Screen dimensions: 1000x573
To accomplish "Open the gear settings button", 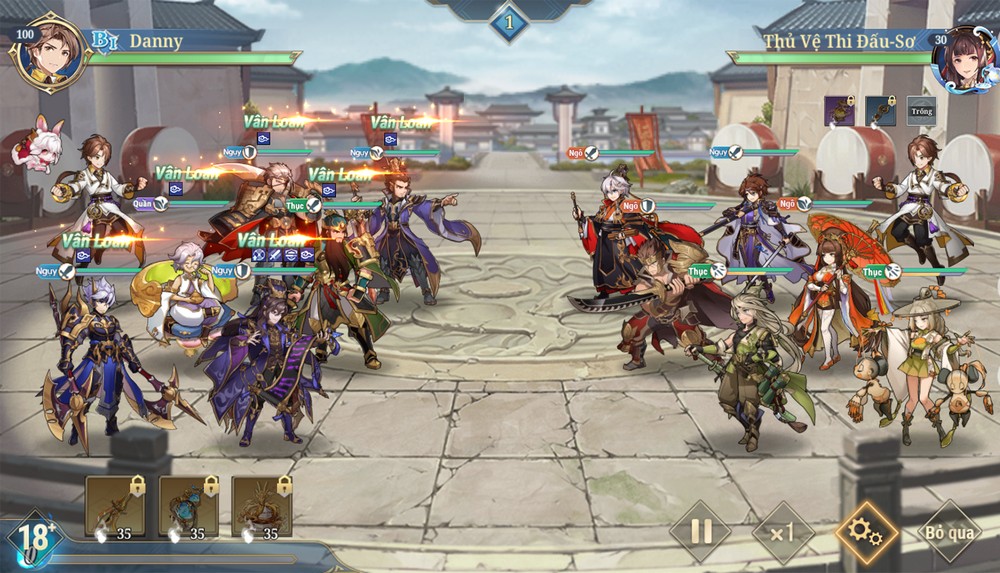I will click(866, 531).
